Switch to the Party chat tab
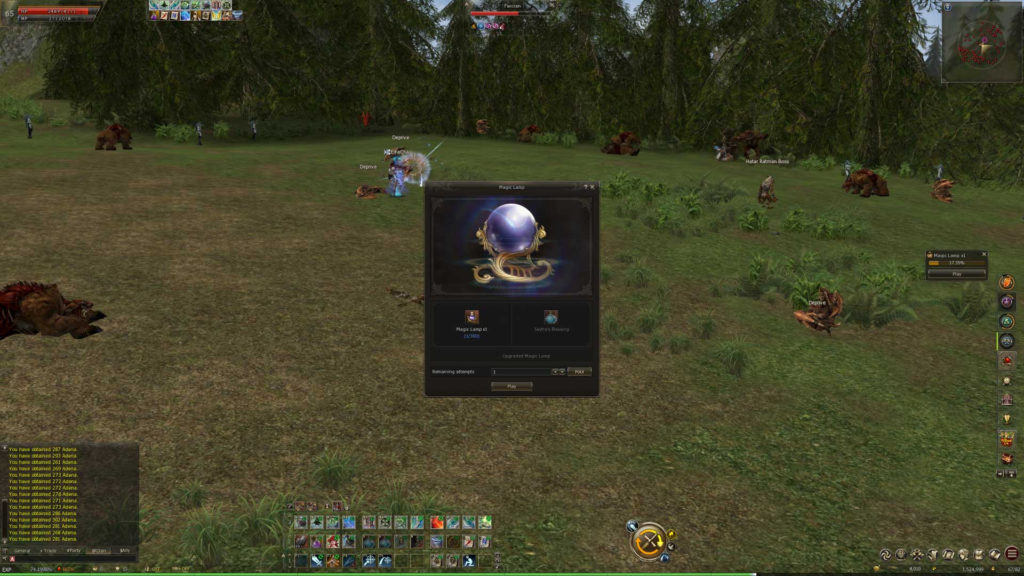1024x576 pixels. coord(74,550)
